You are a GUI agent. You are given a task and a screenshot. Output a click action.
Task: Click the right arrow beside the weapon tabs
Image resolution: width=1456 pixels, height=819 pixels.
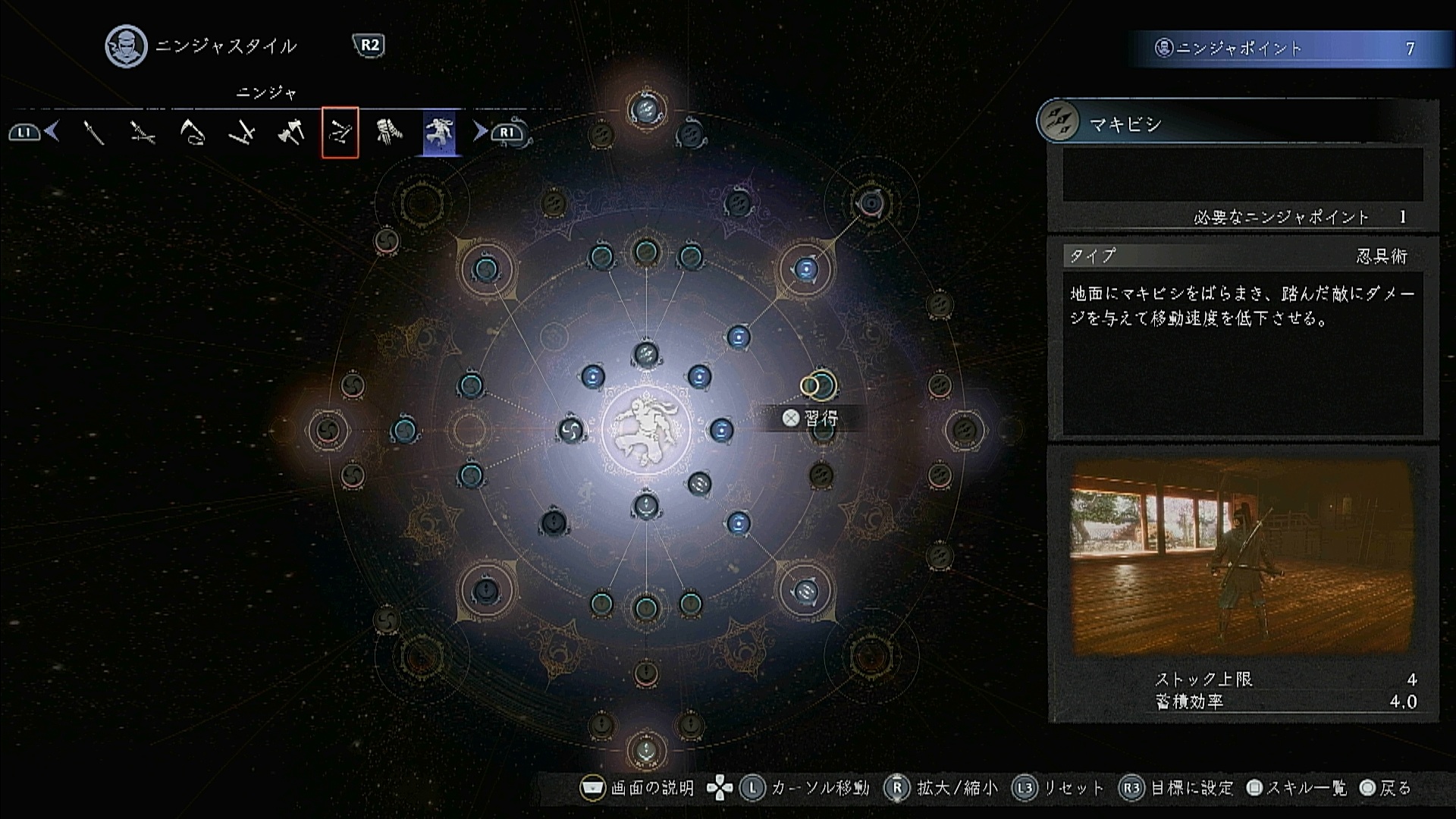[479, 132]
